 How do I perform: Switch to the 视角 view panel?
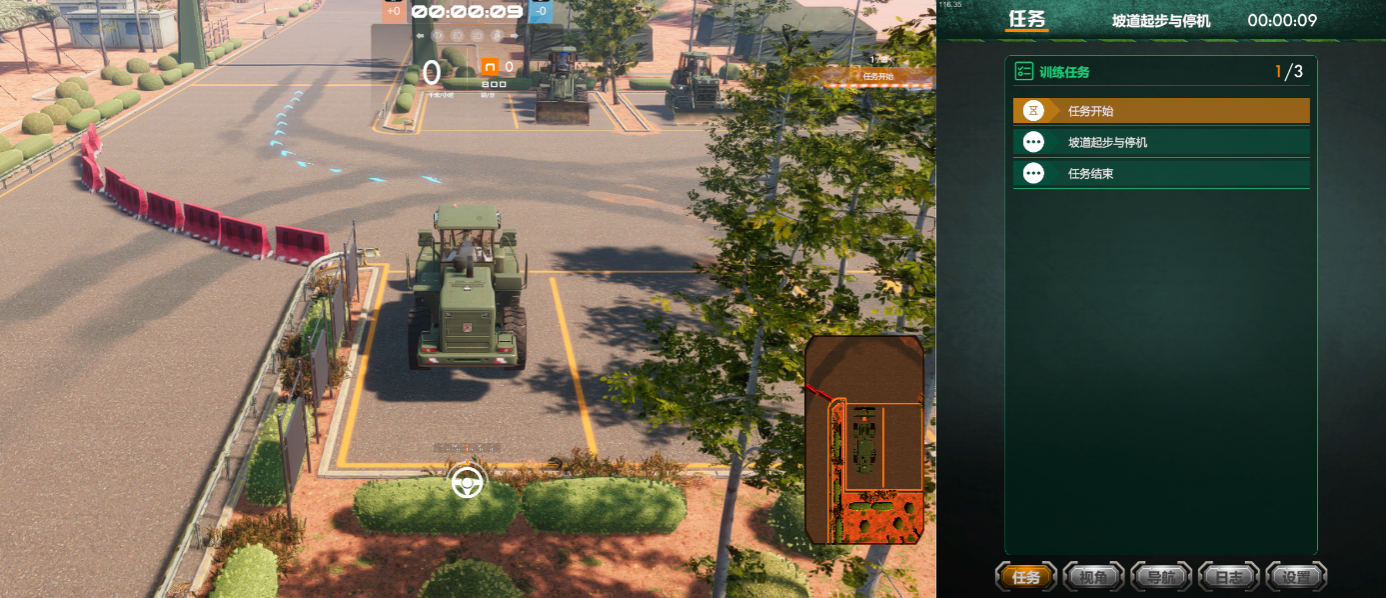click(x=1094, y=577)
